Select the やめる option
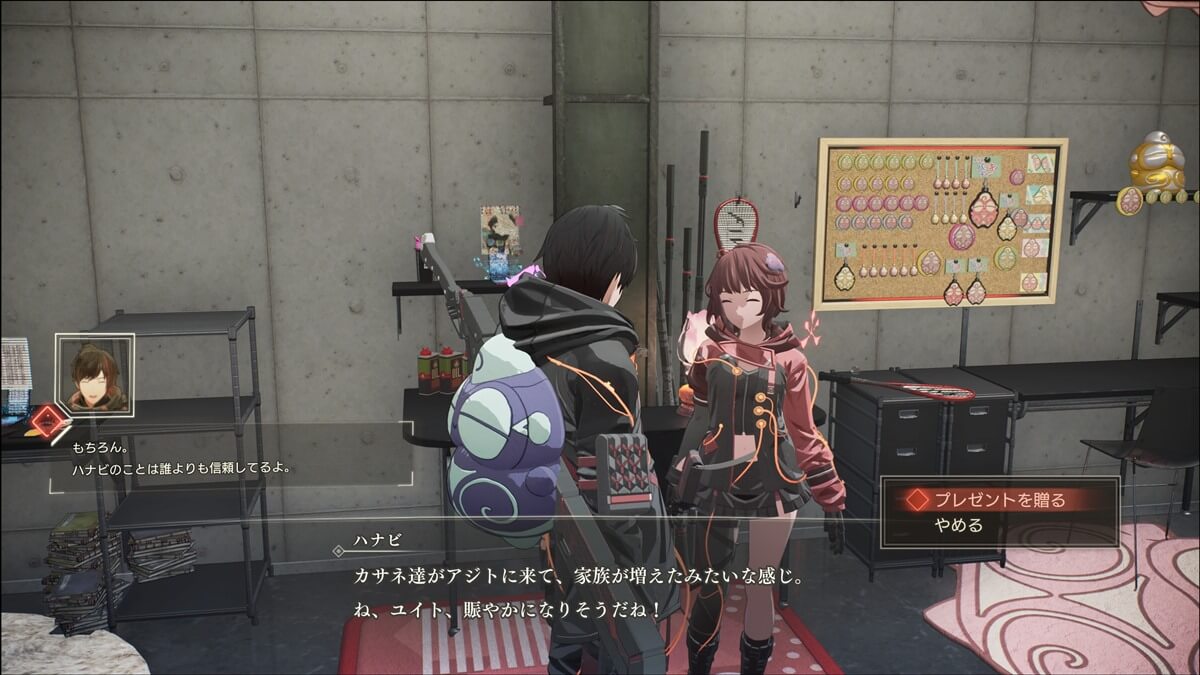Viewport: 1200px width, 675px height. pos(959,525)
